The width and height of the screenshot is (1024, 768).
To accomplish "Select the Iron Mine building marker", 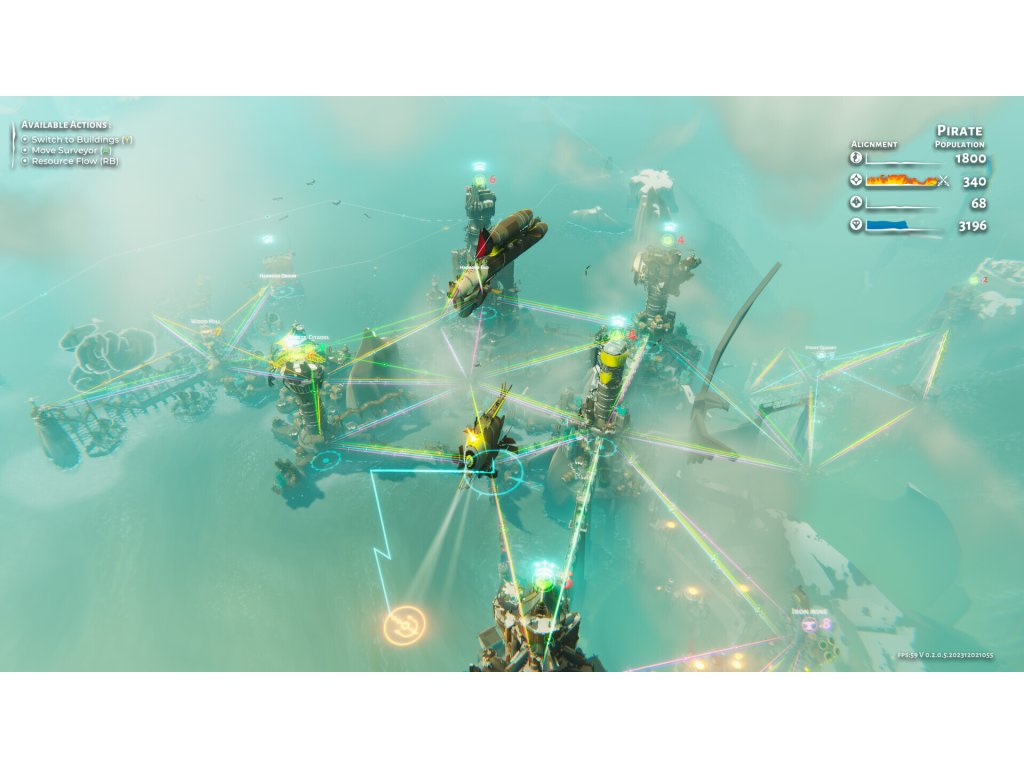I will [808, 624].
